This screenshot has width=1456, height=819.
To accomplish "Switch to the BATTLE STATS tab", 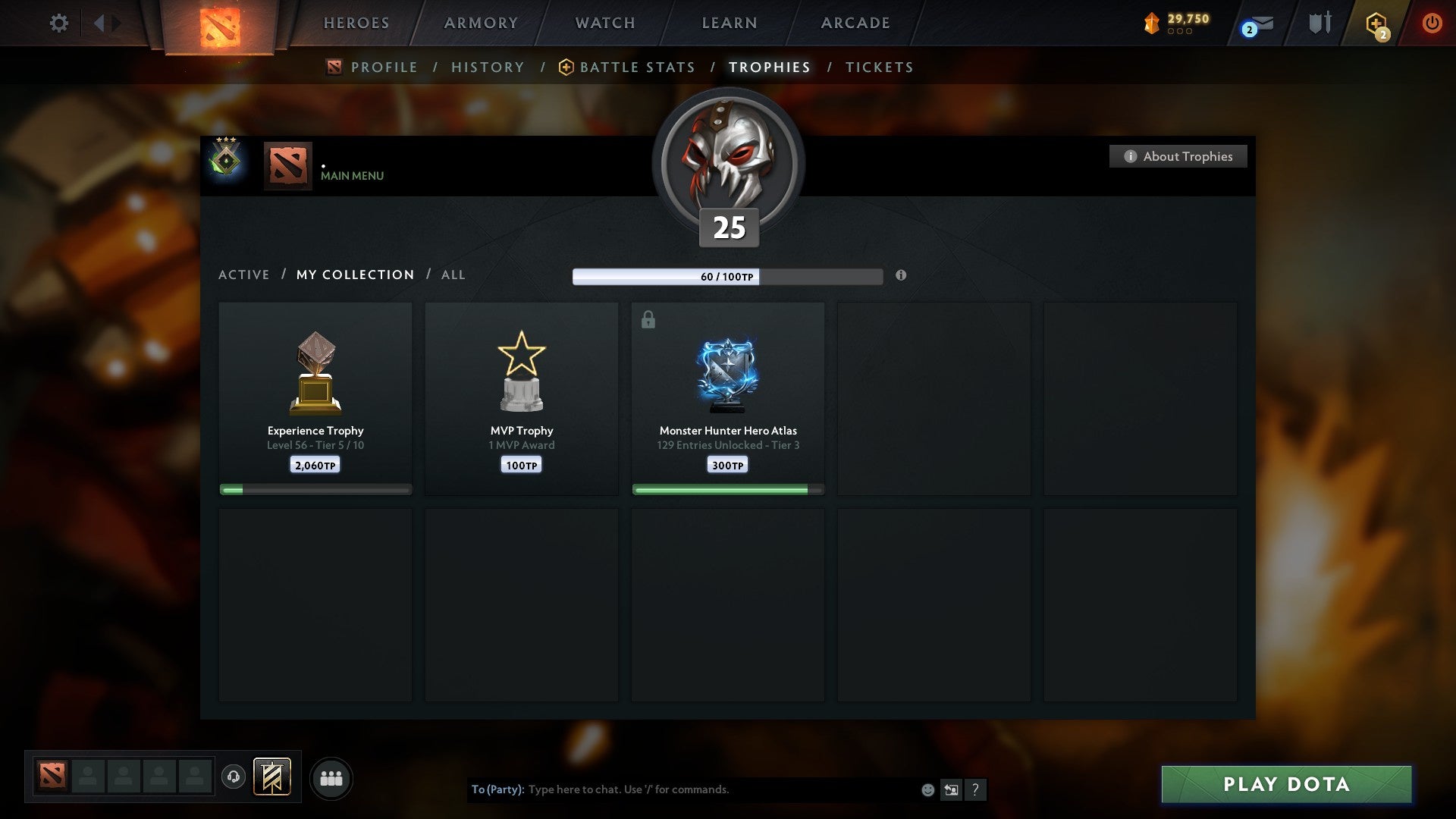I will [636, 67].
